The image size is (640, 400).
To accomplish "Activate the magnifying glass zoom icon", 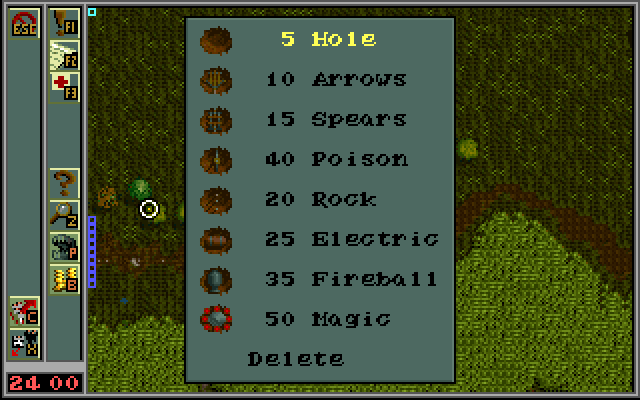I will click(65, 213).
